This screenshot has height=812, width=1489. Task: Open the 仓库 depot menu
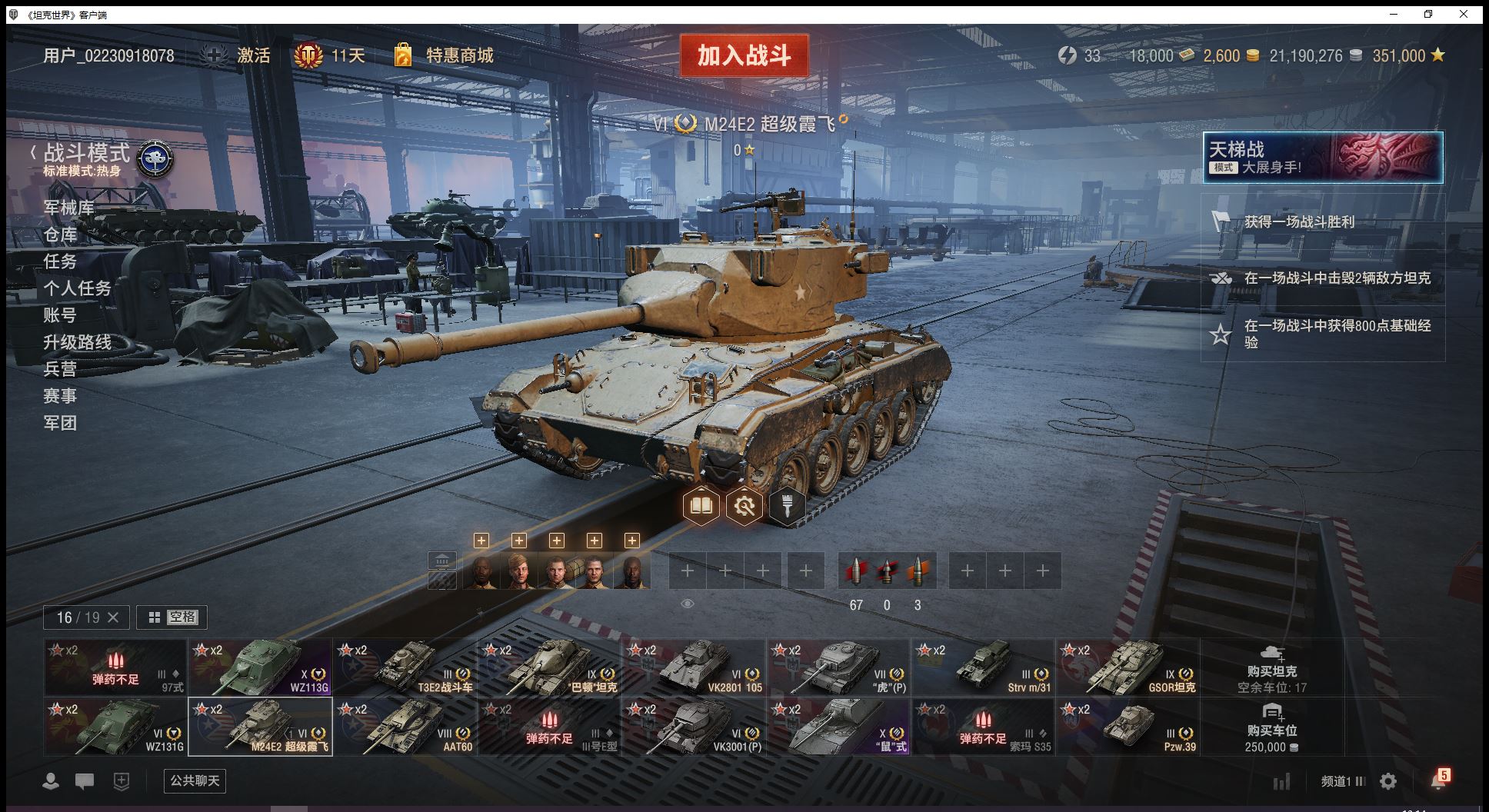tap(60, 235)
